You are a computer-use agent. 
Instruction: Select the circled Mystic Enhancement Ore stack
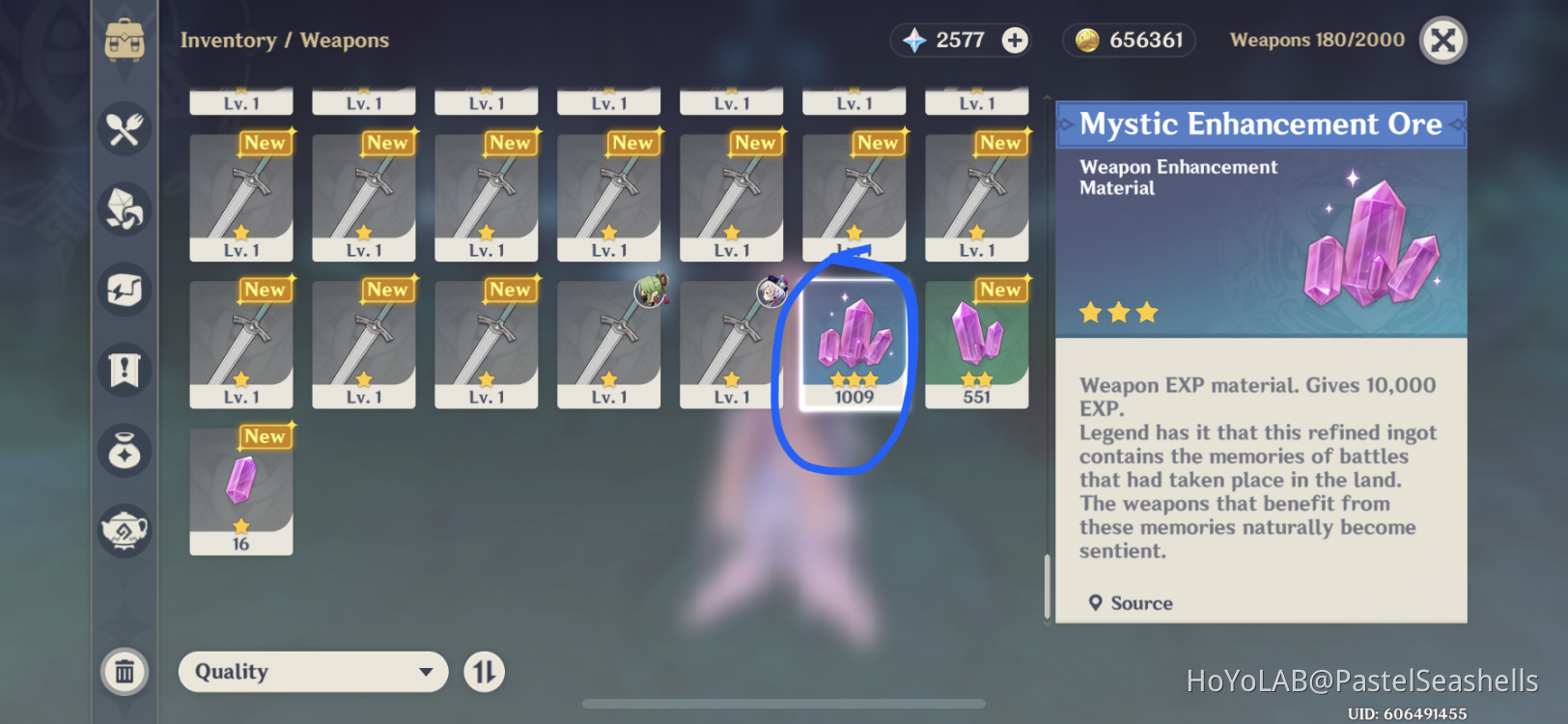(854, 343)
